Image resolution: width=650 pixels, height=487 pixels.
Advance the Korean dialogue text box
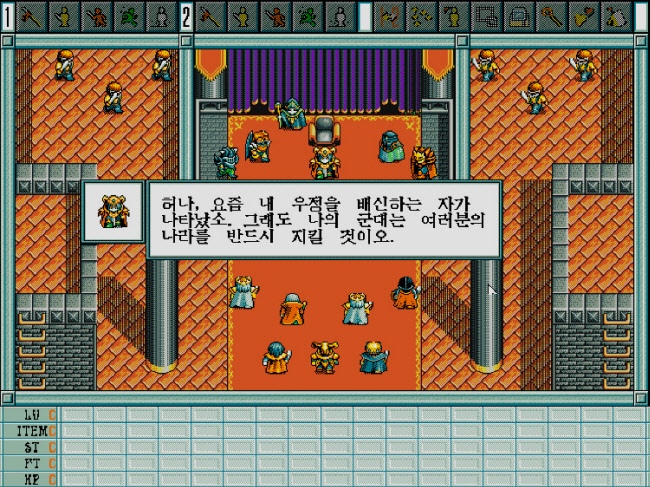tap(323, 220)
